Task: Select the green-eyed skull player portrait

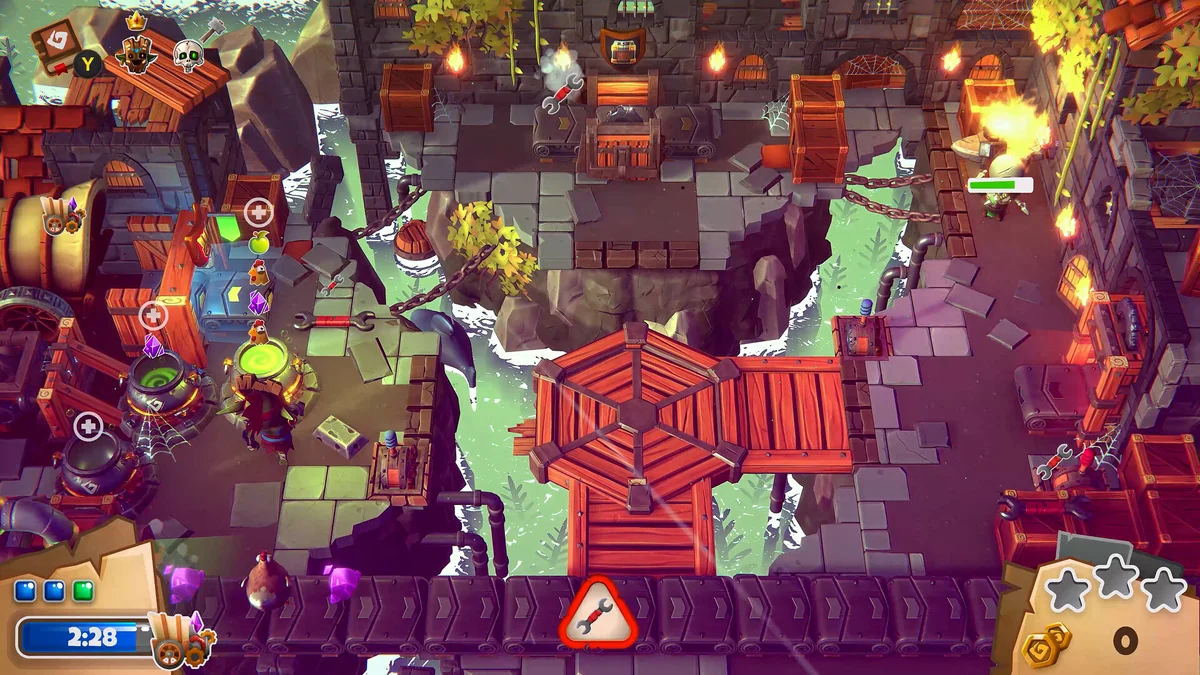Action: (x=187, y=56)
